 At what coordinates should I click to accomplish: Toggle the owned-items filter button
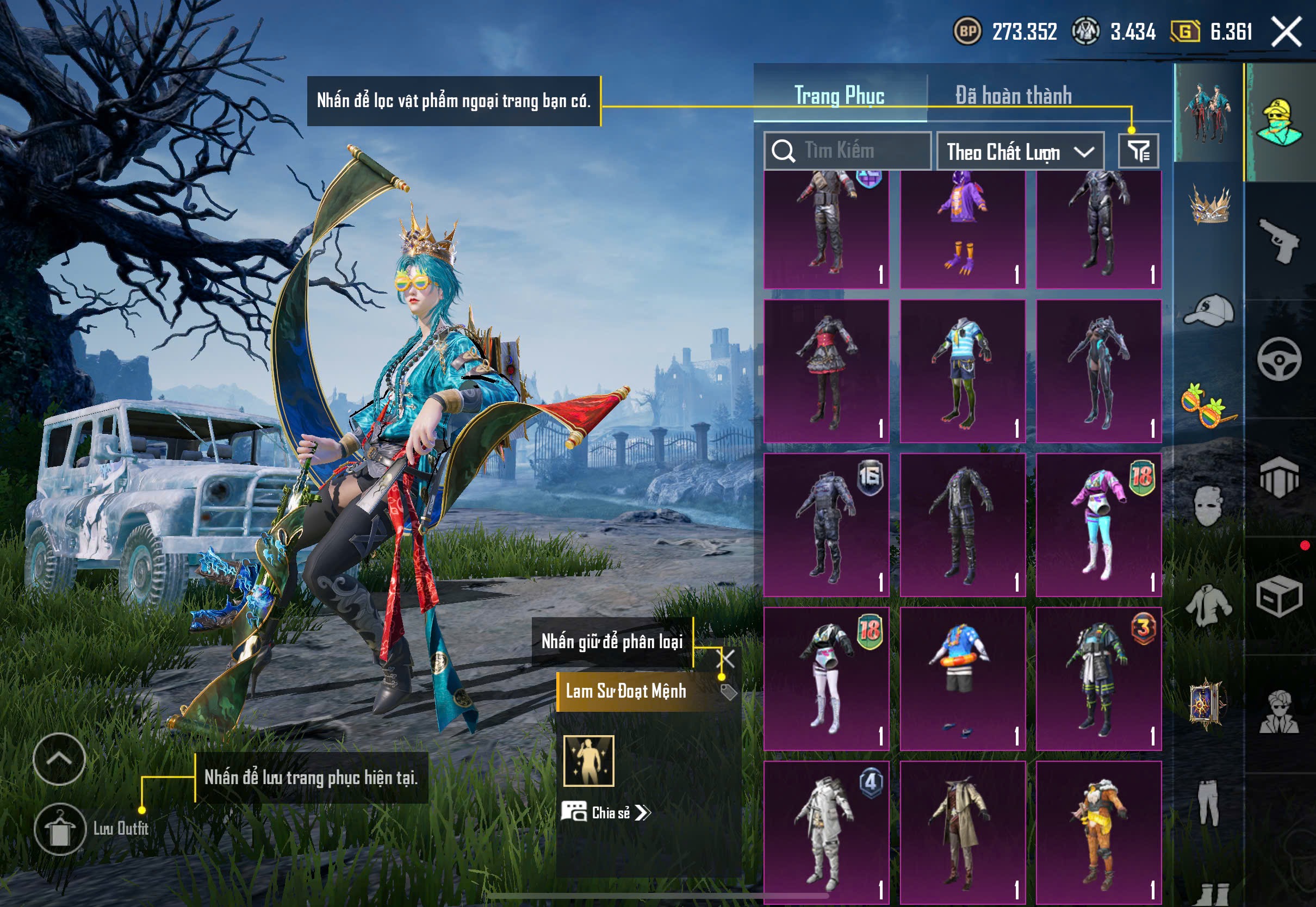1138,151
